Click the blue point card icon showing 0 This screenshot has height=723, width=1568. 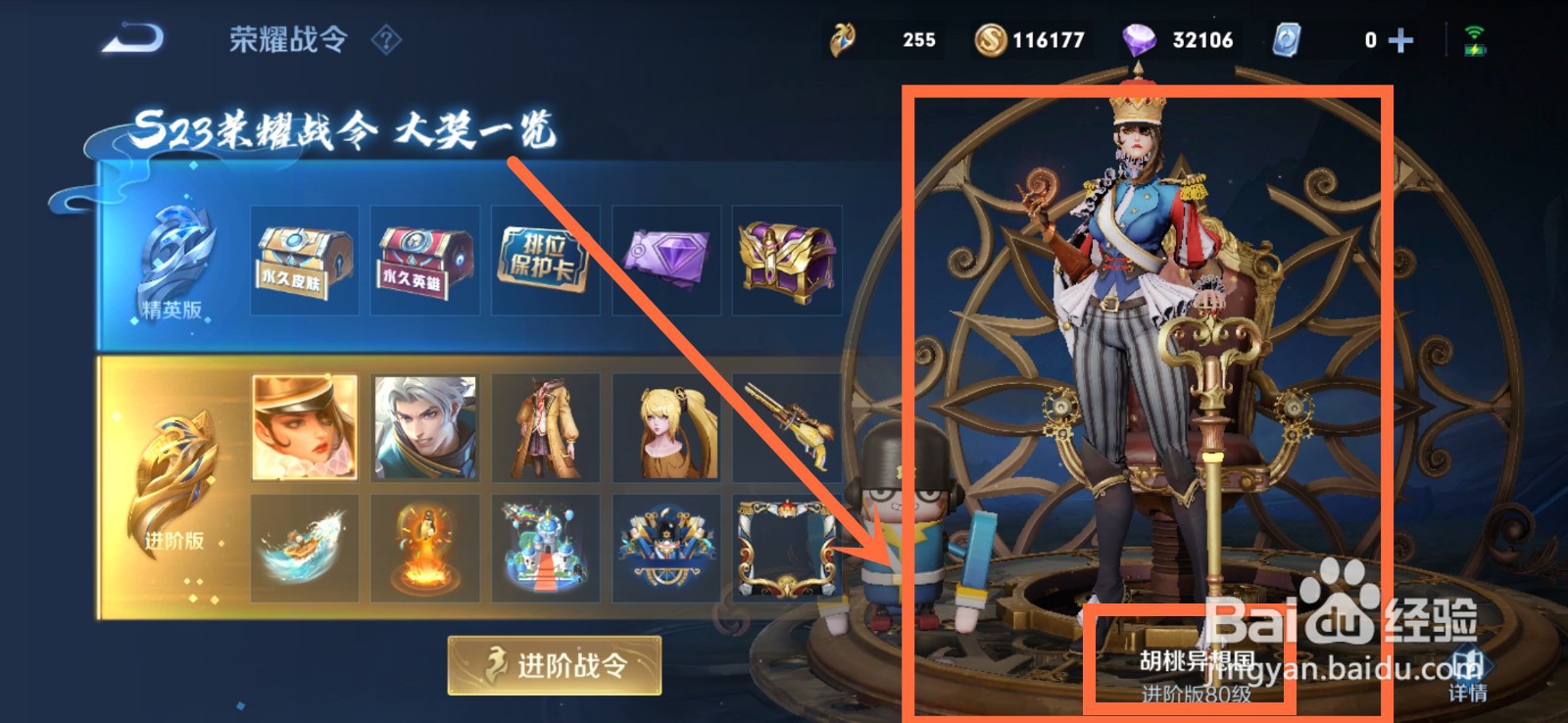point(1289,38)
